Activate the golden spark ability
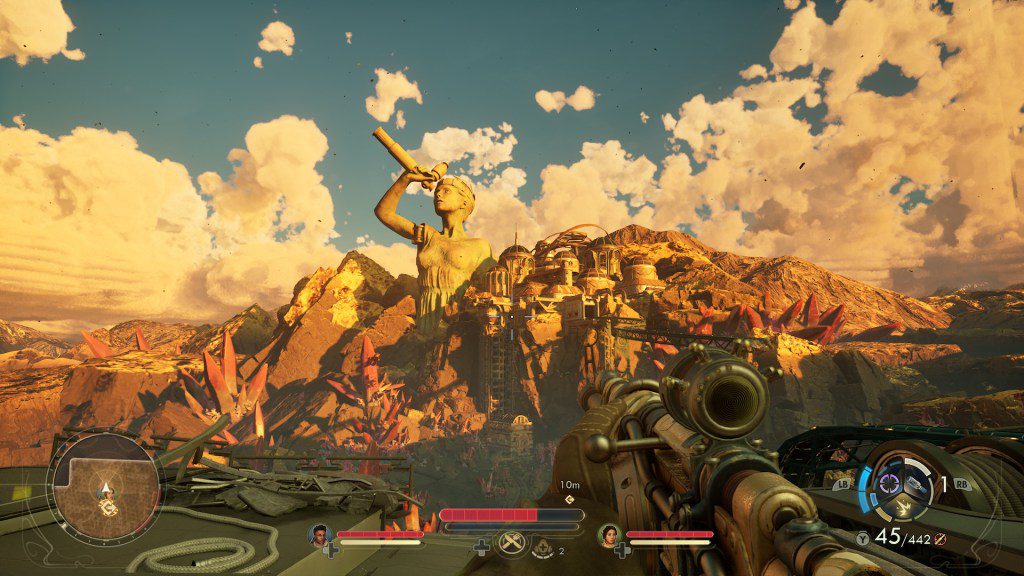1024x576 pixels. tap(902, 507)
